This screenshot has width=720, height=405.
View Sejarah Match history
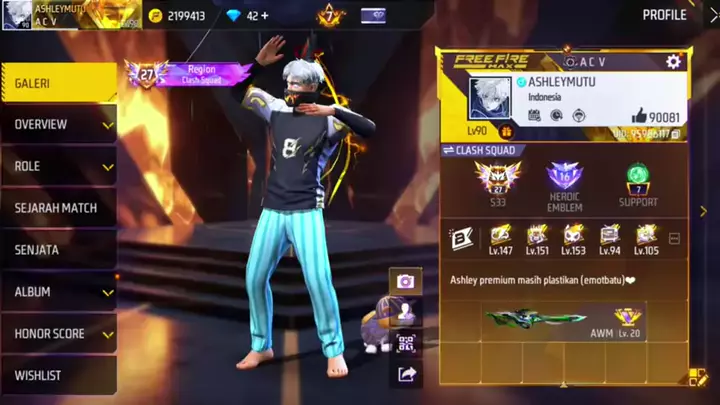[58, 208]
